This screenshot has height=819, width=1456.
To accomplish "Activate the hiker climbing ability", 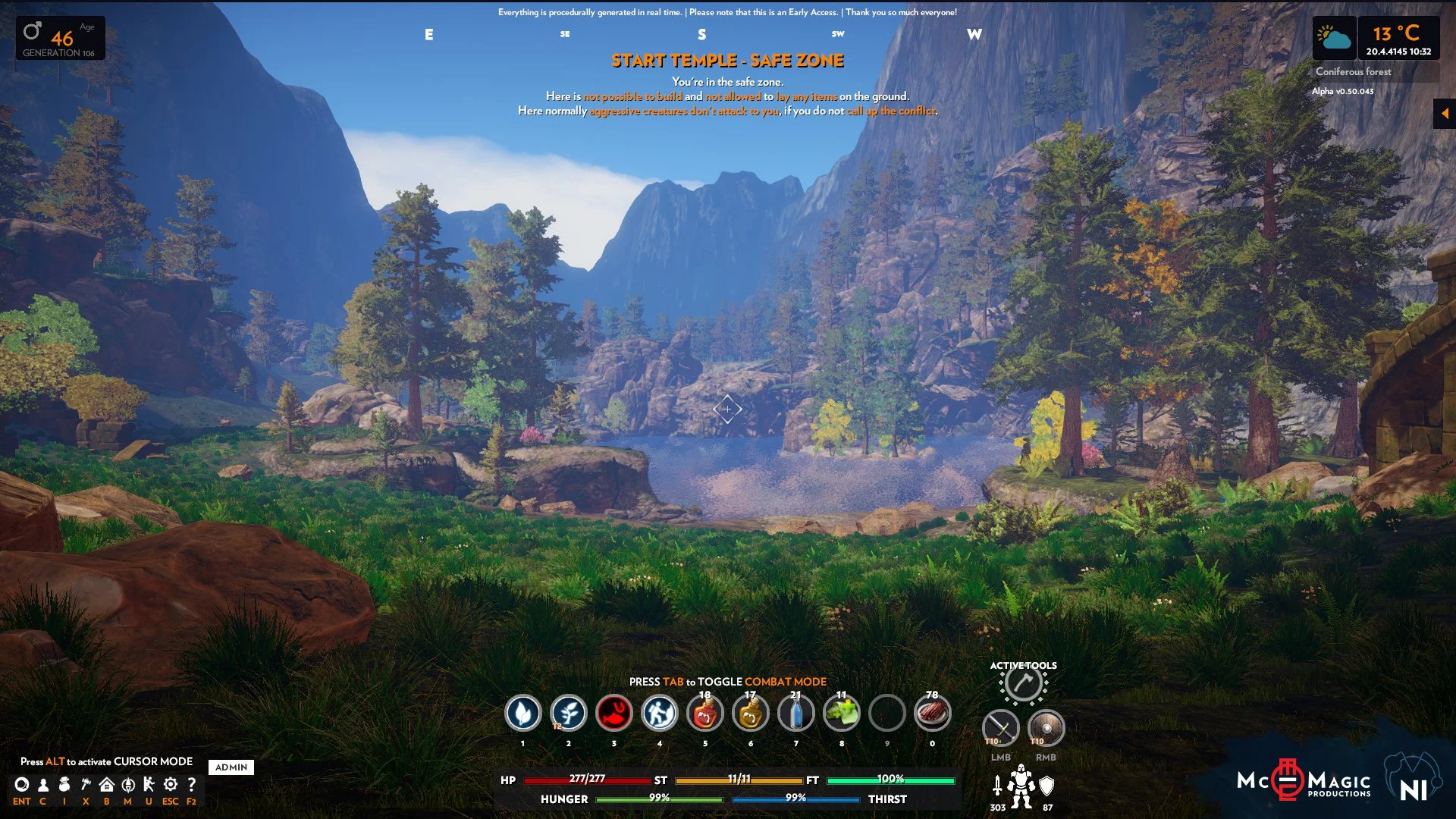I will 660,714.
